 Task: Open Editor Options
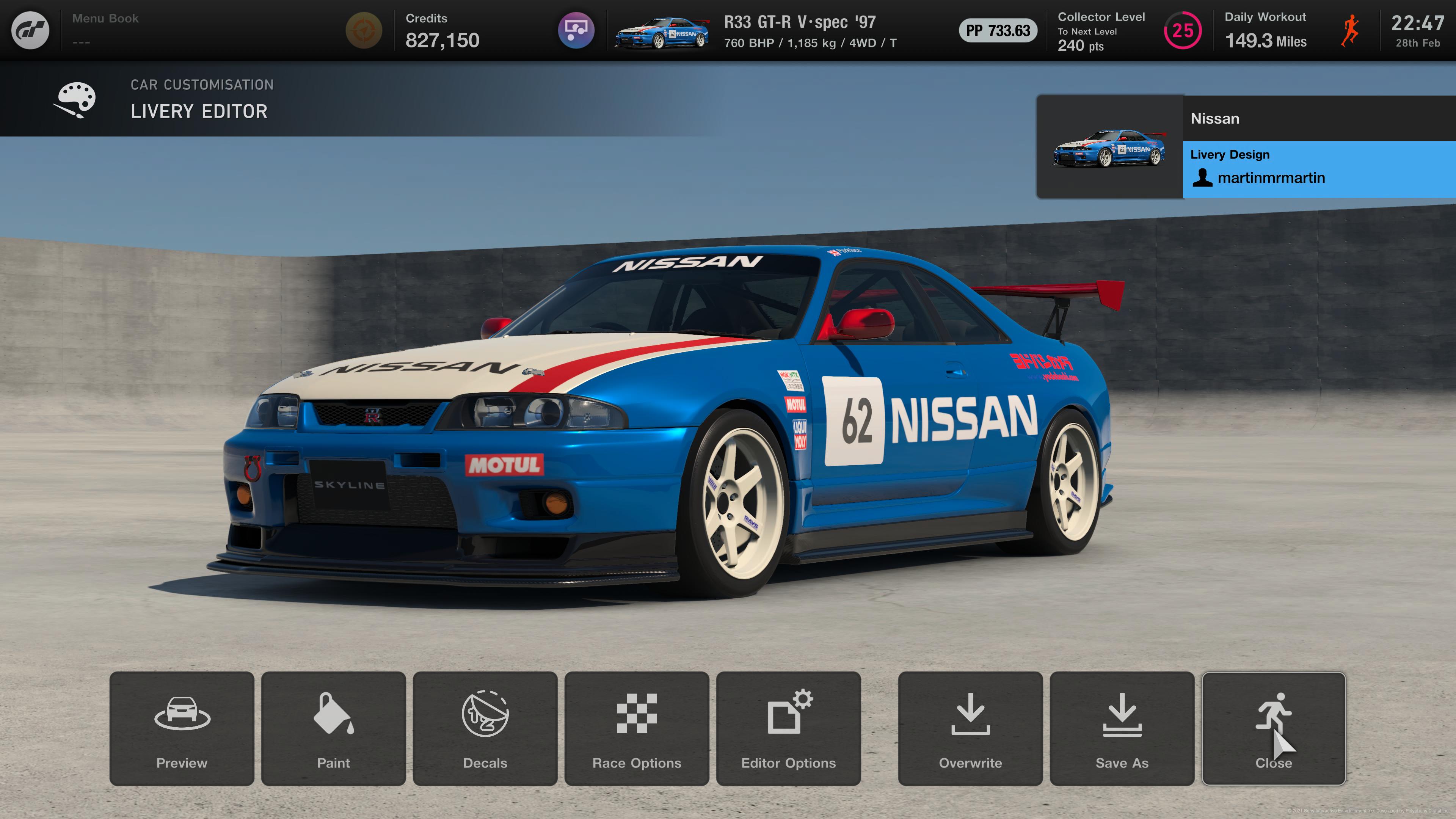pyautogui.click(x=788, y=728)
